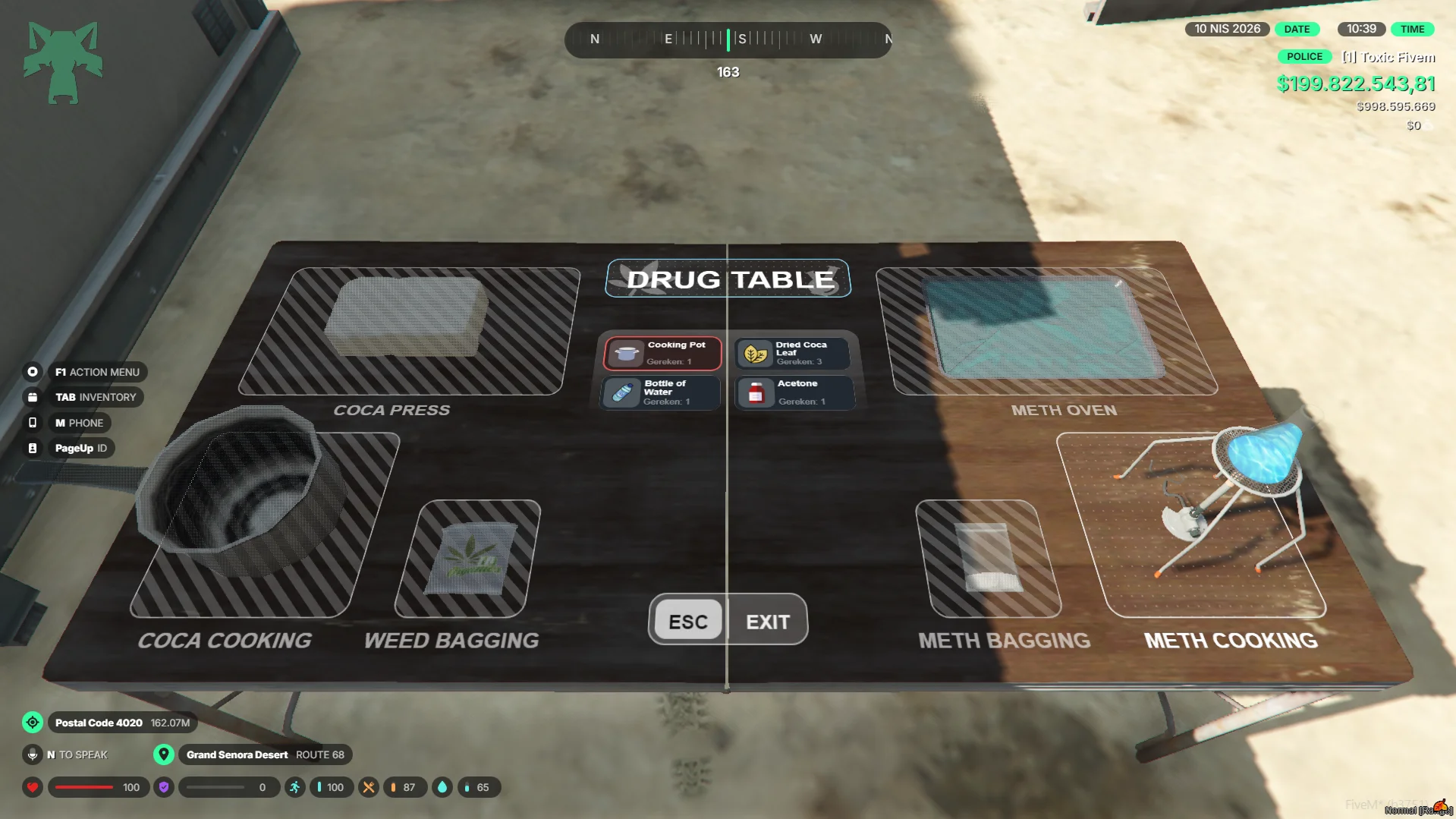Select the Meth Oven tile
1456x819 pixels.
(x=1047, y=331)
